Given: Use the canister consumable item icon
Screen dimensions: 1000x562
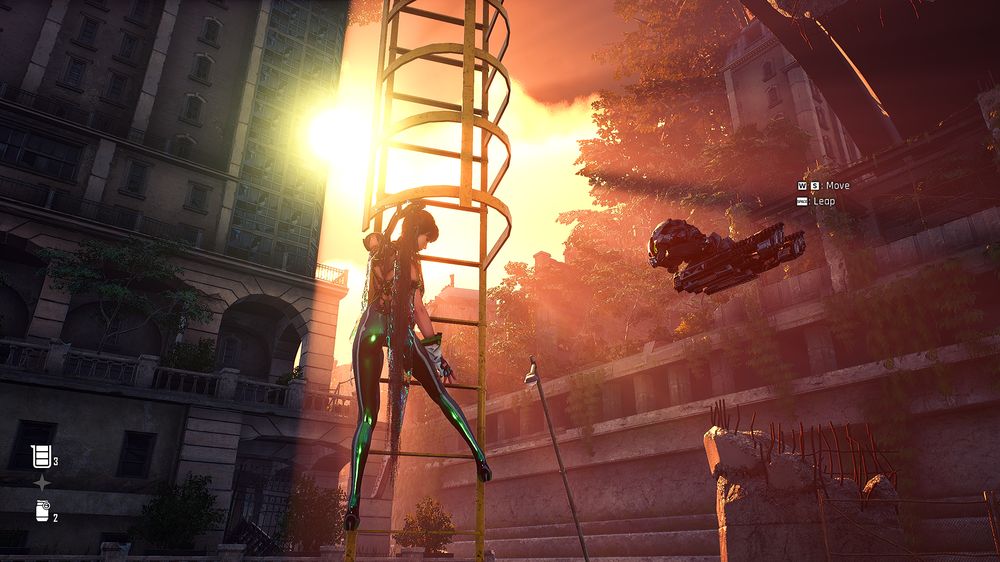Looking at the screenshot, I should (42, 511).
